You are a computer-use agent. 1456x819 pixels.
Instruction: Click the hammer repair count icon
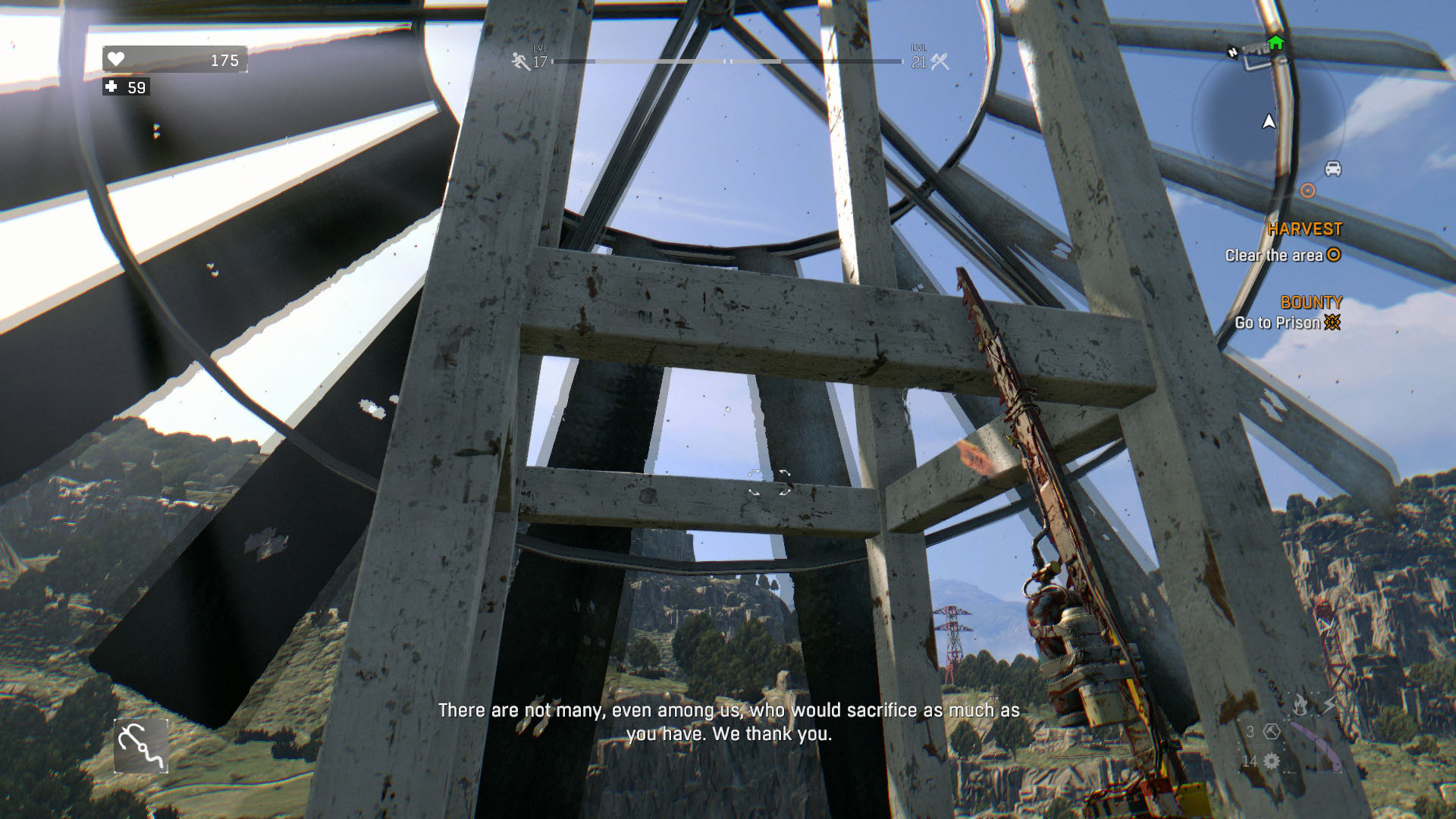click(x=1272, y=732)
